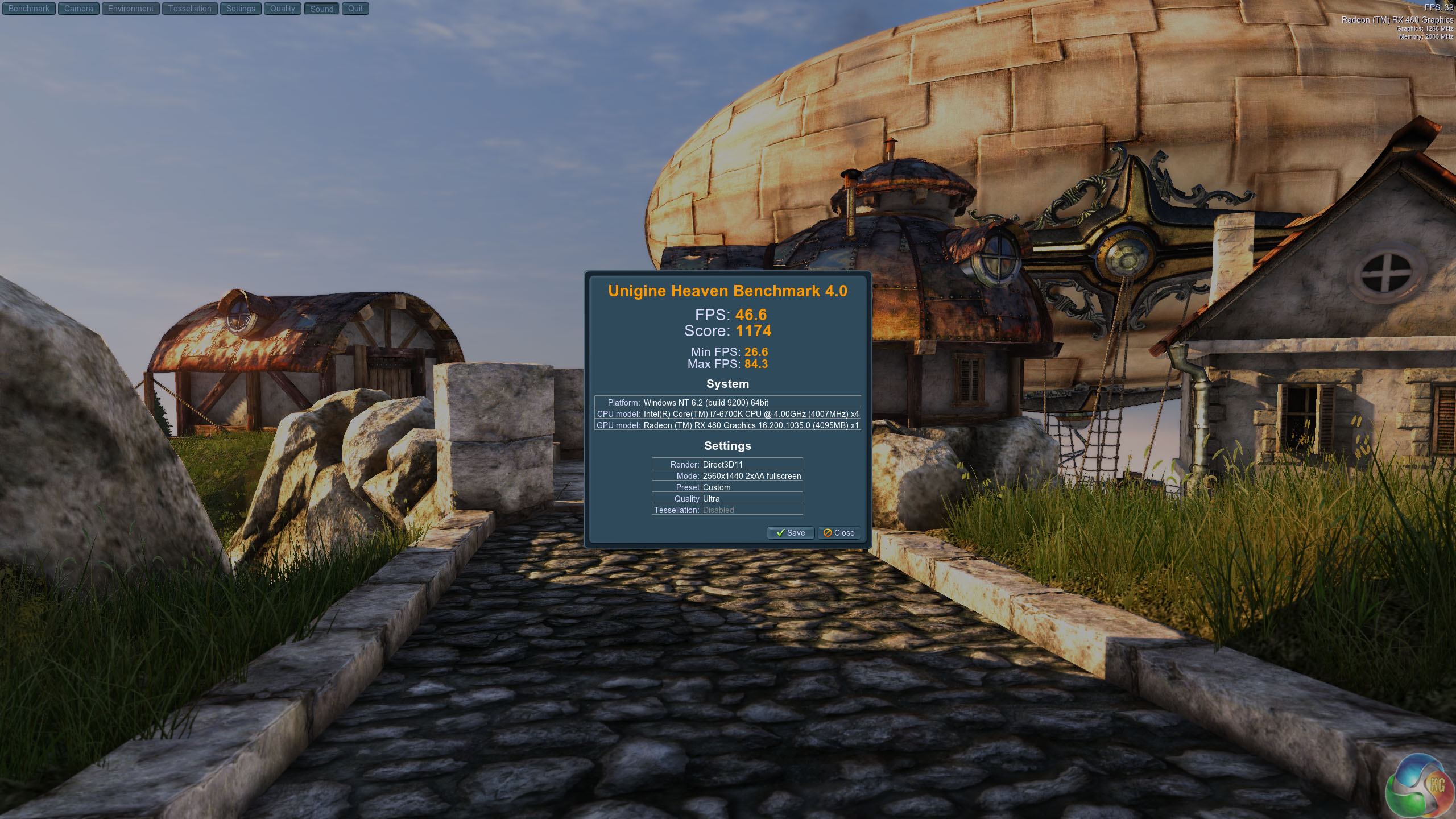The height and width of the screenshot is (819, 1456).
Task: Save the benchmark results
Action: (791, 533)
